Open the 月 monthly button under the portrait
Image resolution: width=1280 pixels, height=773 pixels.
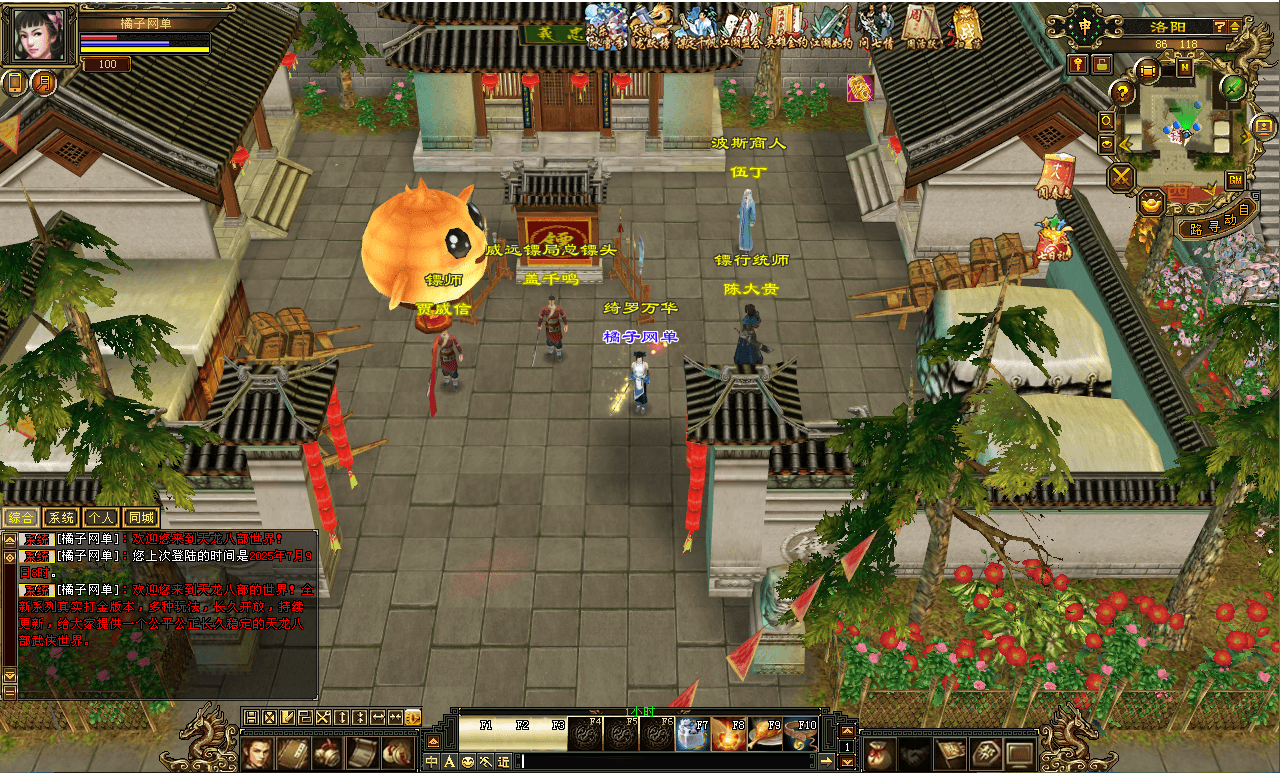(43, 83)
